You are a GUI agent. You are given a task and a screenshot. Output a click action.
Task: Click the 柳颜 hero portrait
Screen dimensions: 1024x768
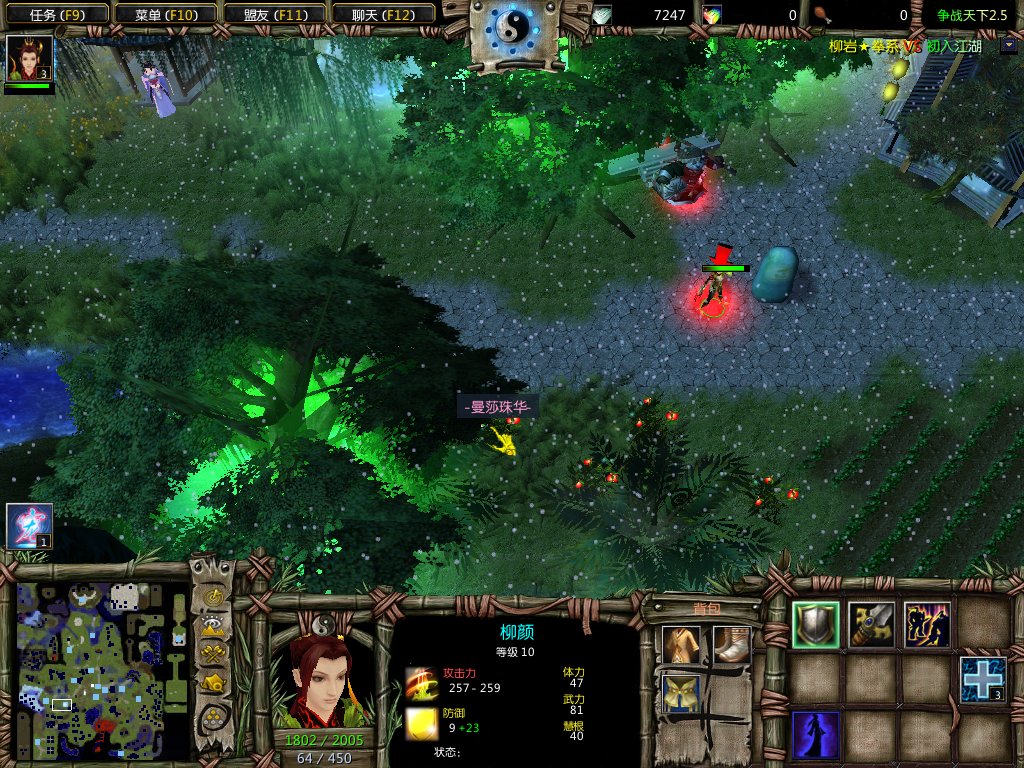pyautogui.click(x=322, y=681)
